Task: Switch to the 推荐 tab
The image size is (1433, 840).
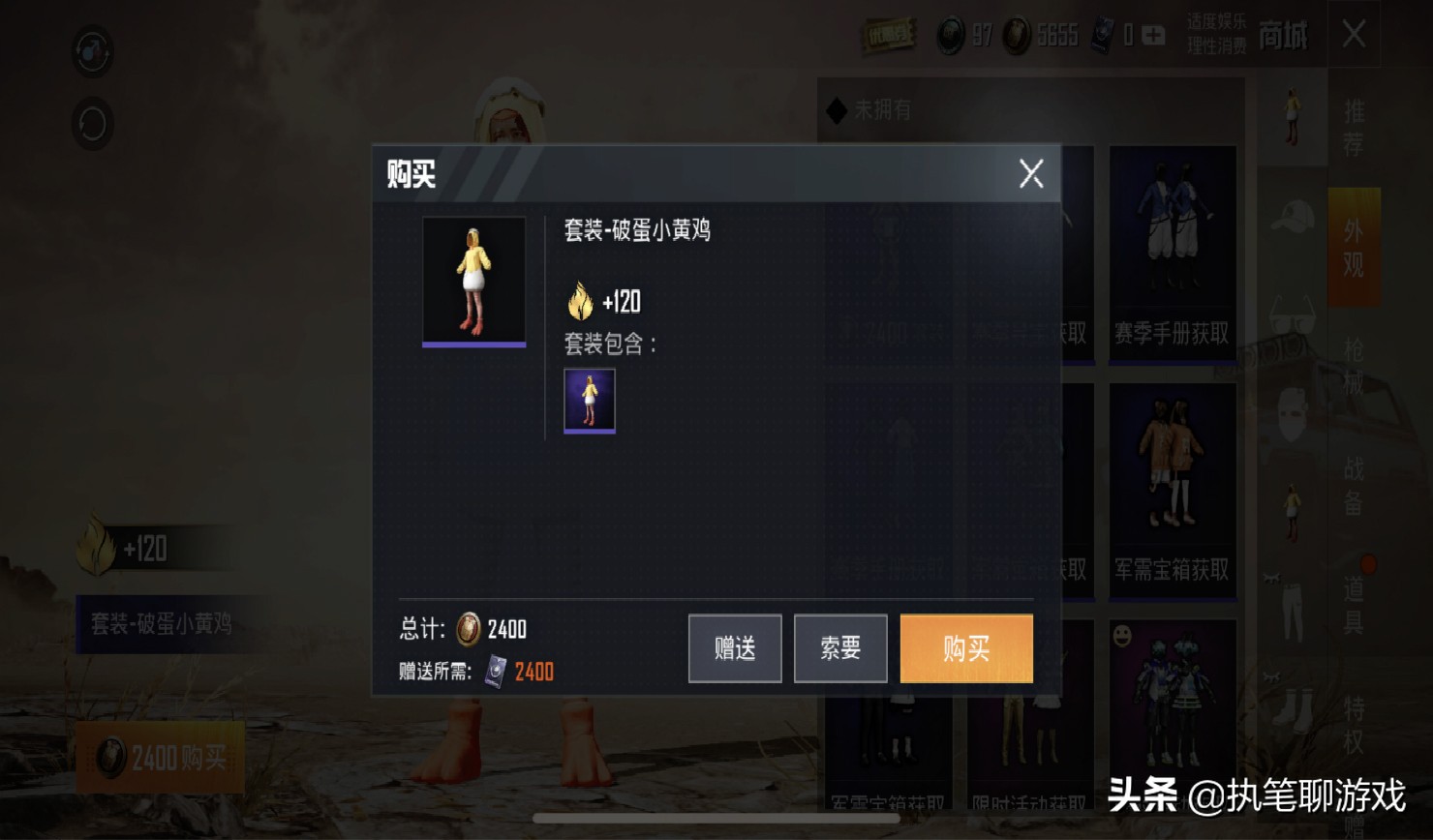Action: (x=1354, y=126)
